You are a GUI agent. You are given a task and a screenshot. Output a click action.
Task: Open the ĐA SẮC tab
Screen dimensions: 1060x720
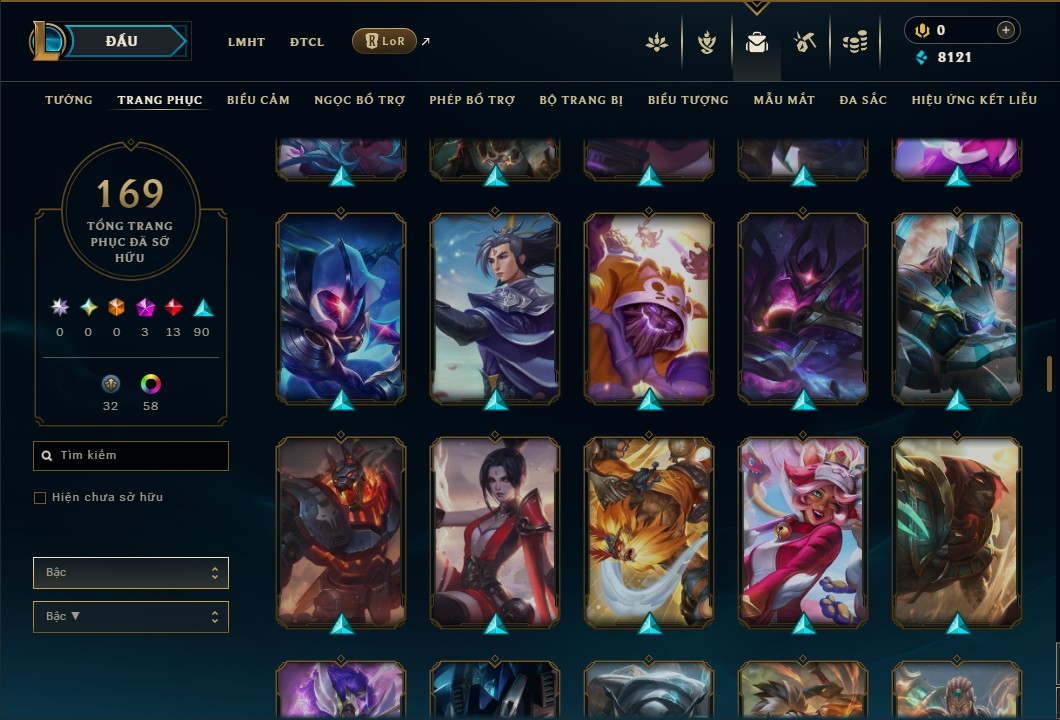pos(863,100)
